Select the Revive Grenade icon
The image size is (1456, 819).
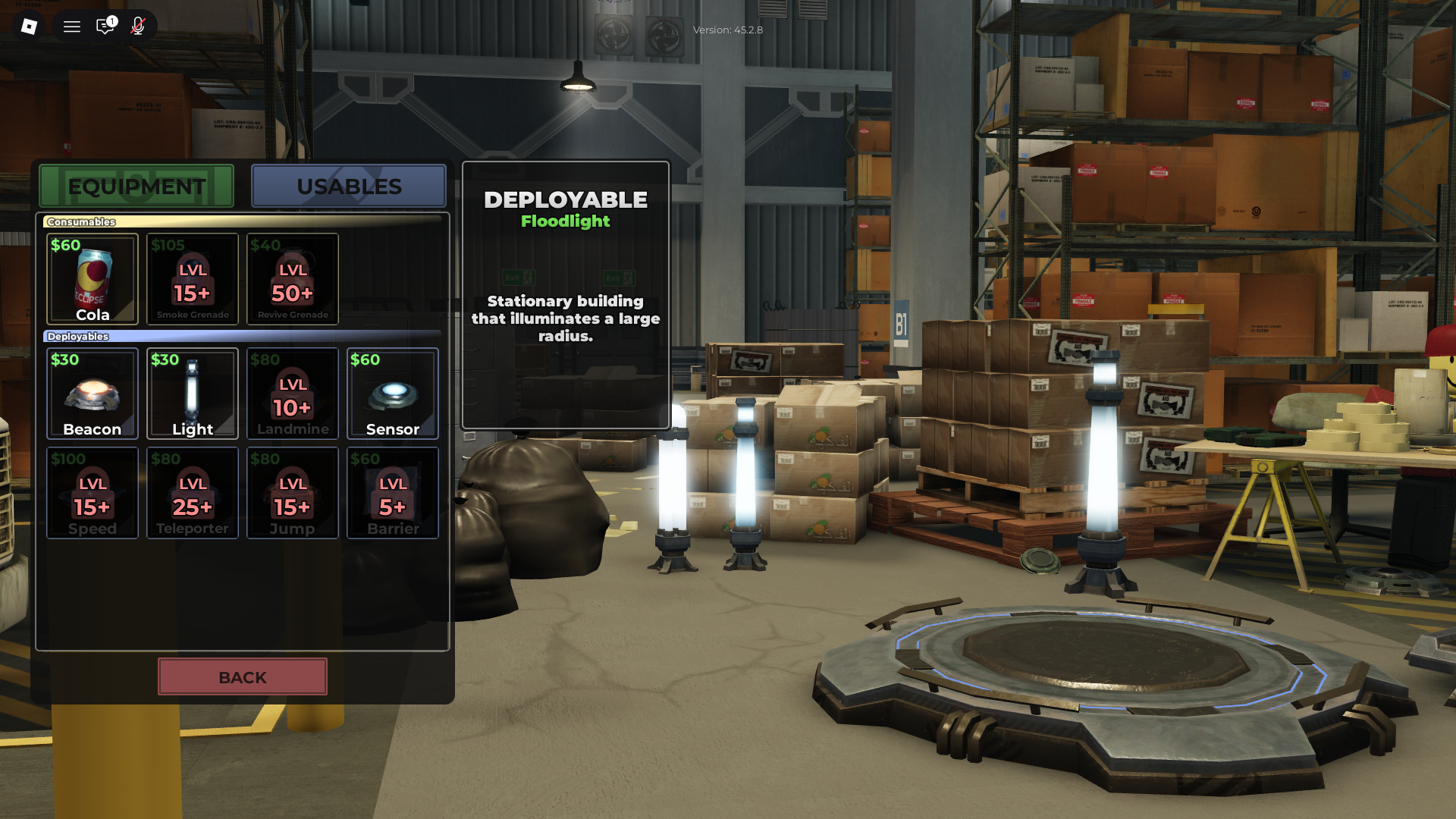tap(292, 279)
